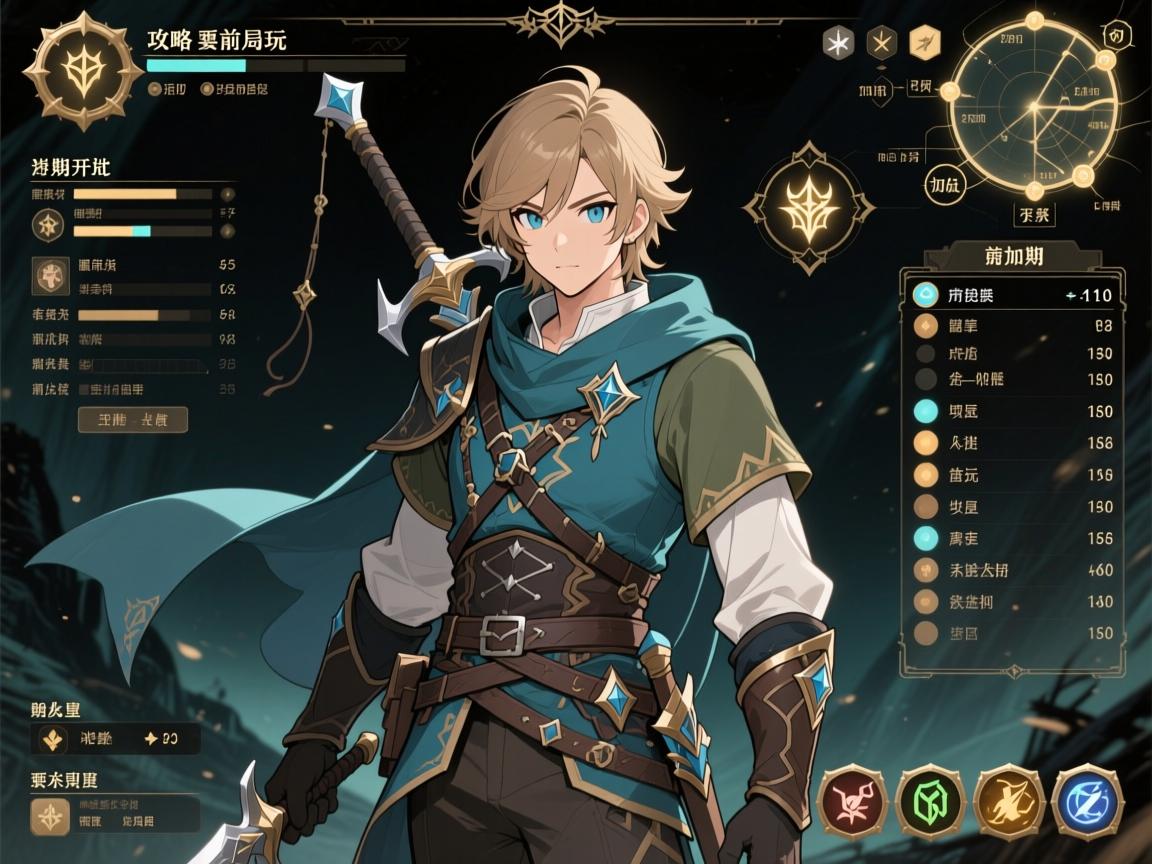
Task: Trigger the blue lightning ability icon
Action: pyautogui.click(x=1086, y=801)
